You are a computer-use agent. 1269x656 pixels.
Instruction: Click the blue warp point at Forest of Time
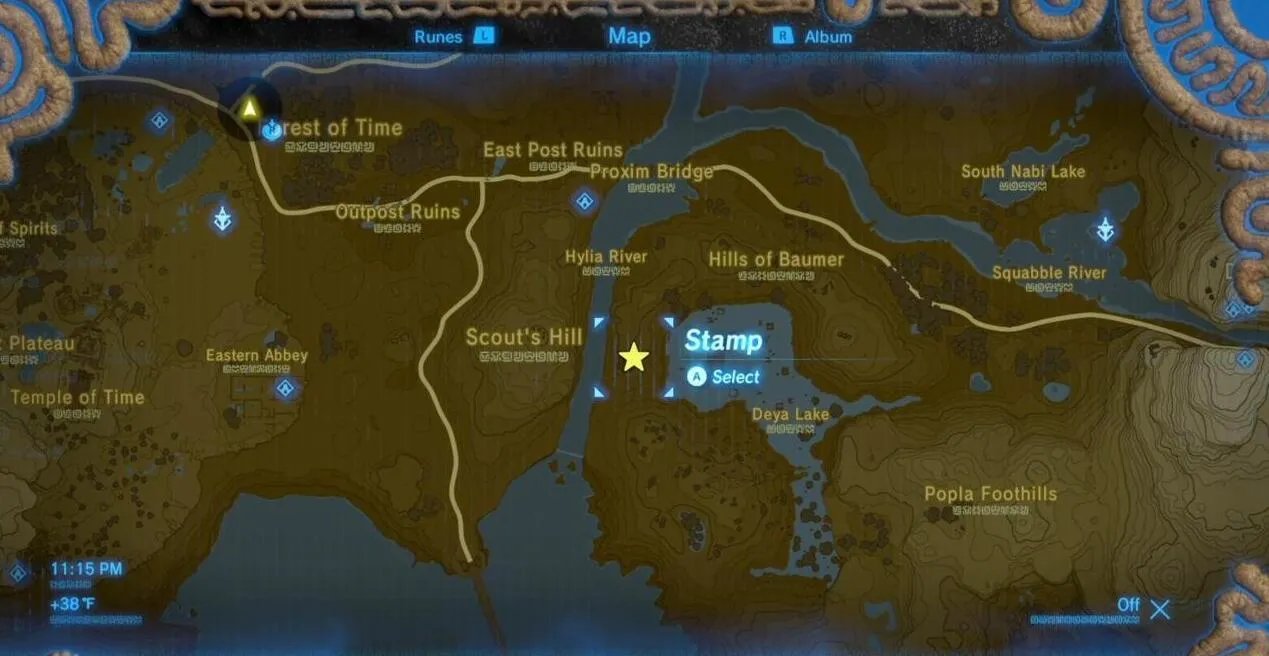click(271, 129)
